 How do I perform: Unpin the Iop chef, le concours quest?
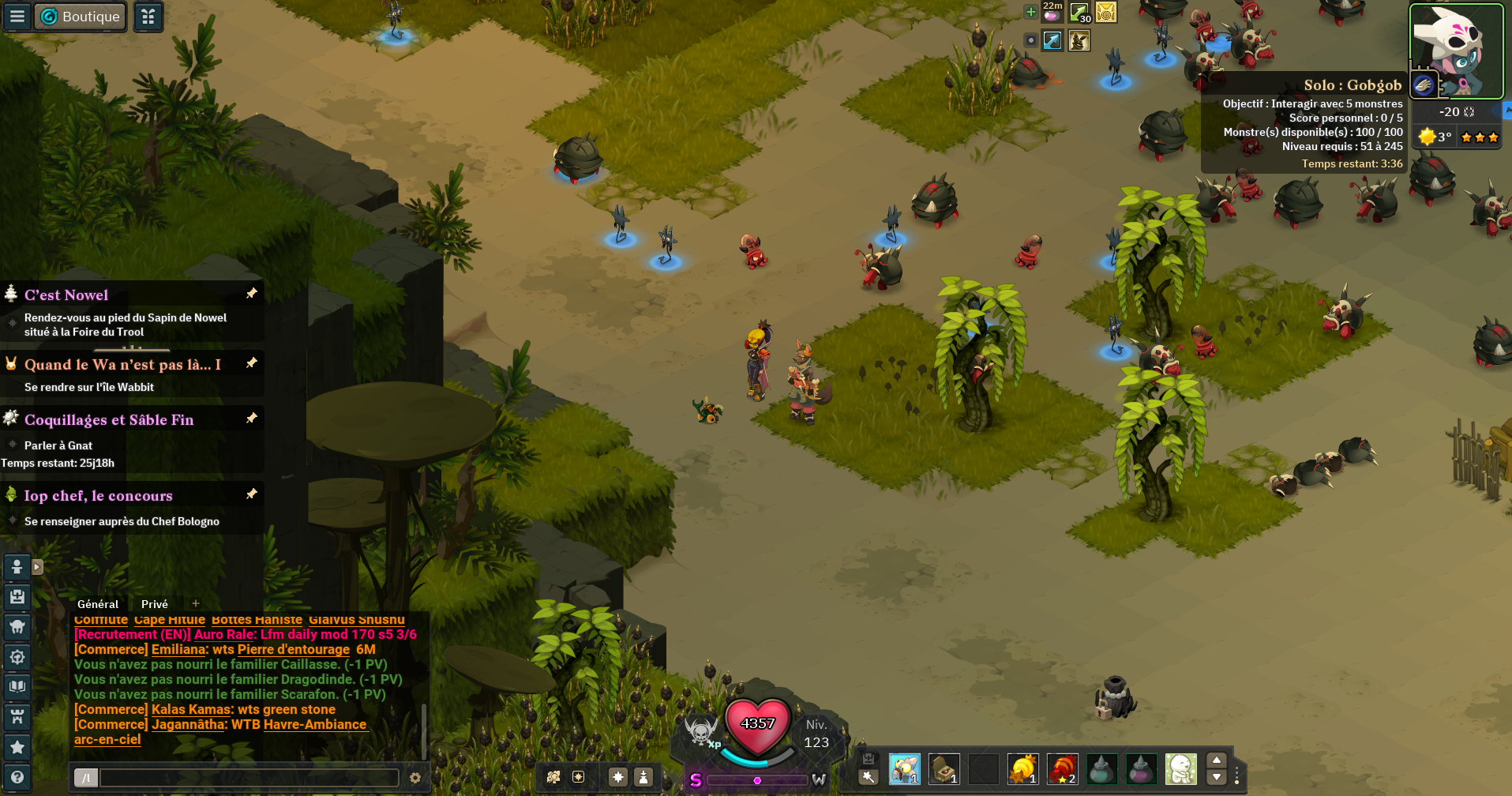coord(252,494)
